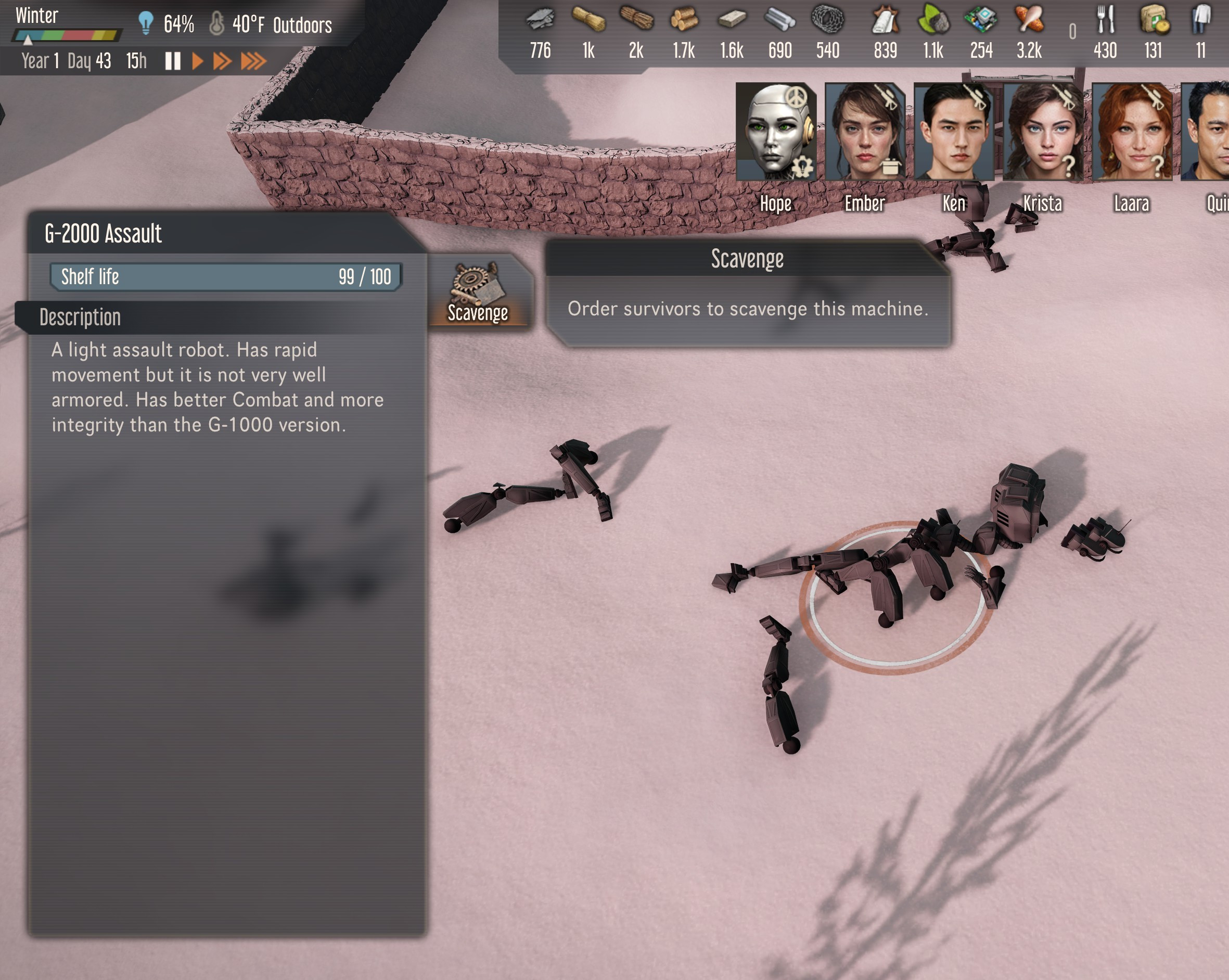Image resolution: width=1229 pixels, height=980 pixels.
Task: Pause the game time
Action: 173,61
